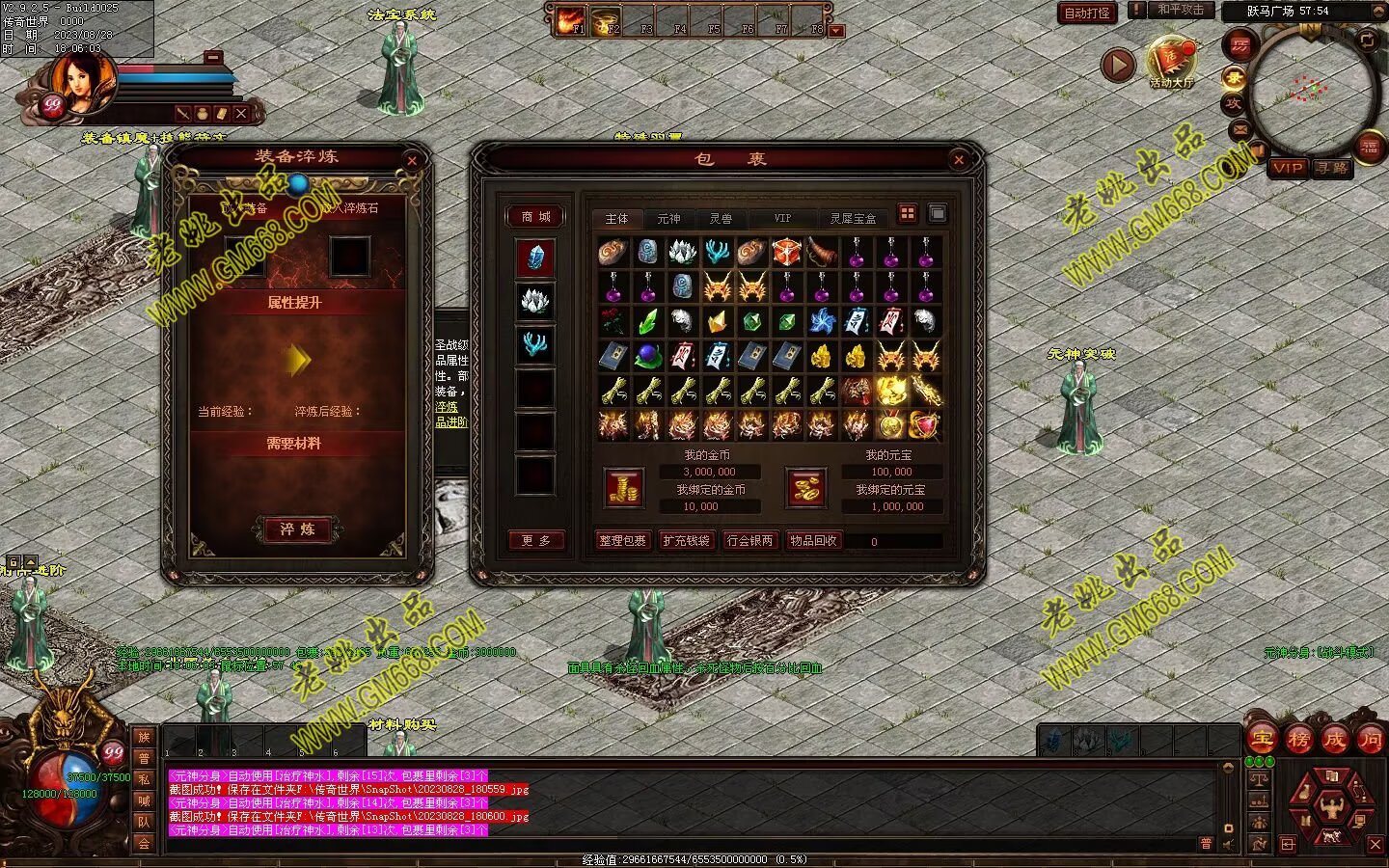Switch to the 元神 inventory tab
Image resolution: width=1389 pixels, height=868 pixels.
click(668, 219)
